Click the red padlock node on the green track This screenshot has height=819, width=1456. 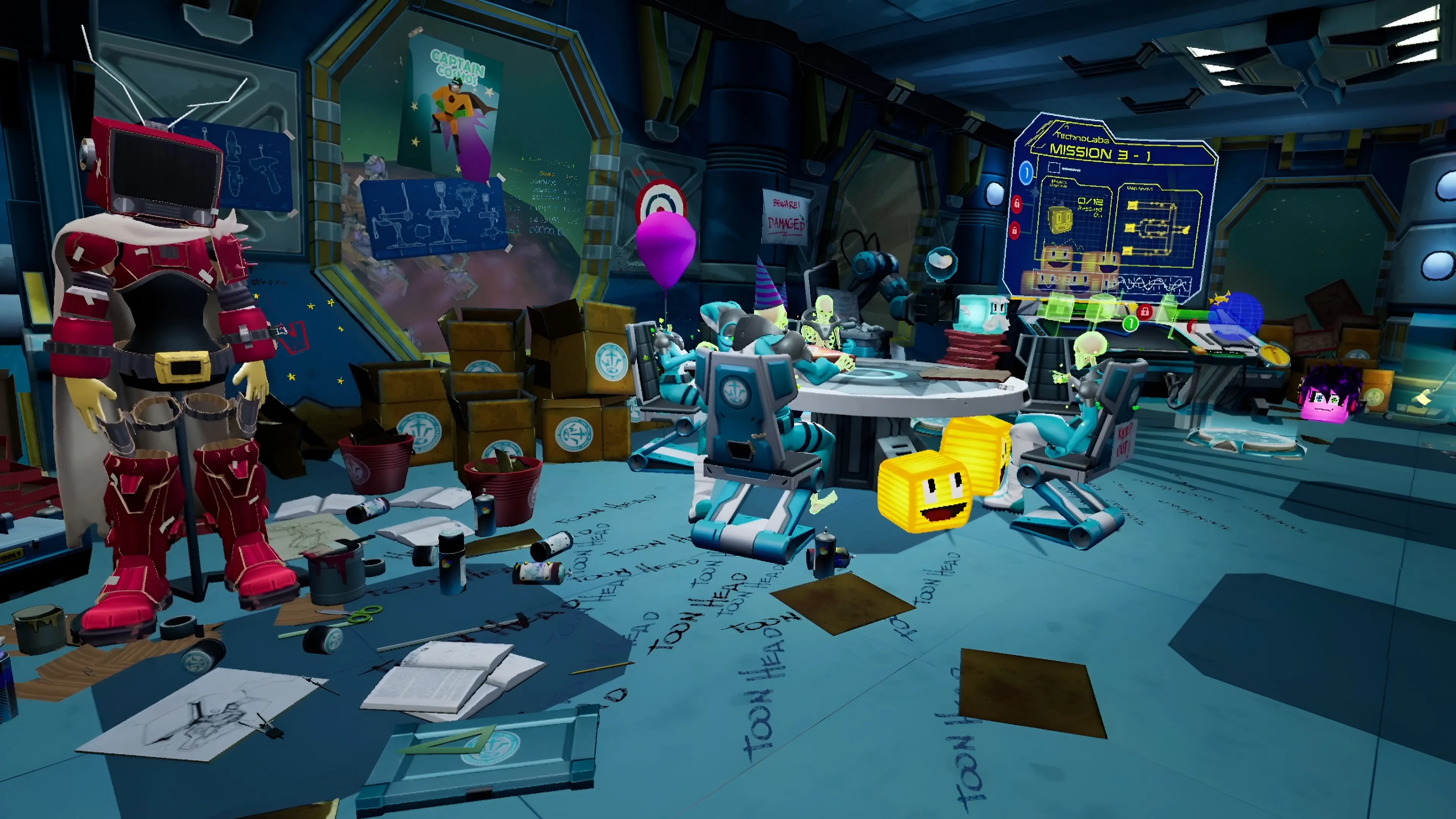[x=1145, y=311]
